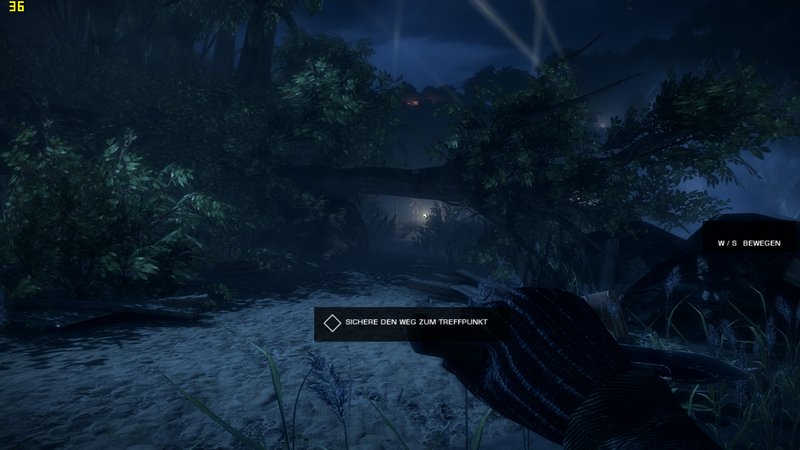This screenshot has height=450, width=800.
Task: Select the objective banner 'Sichere den Weg zum Treffpunkt'
Action: tap(410, 323)
